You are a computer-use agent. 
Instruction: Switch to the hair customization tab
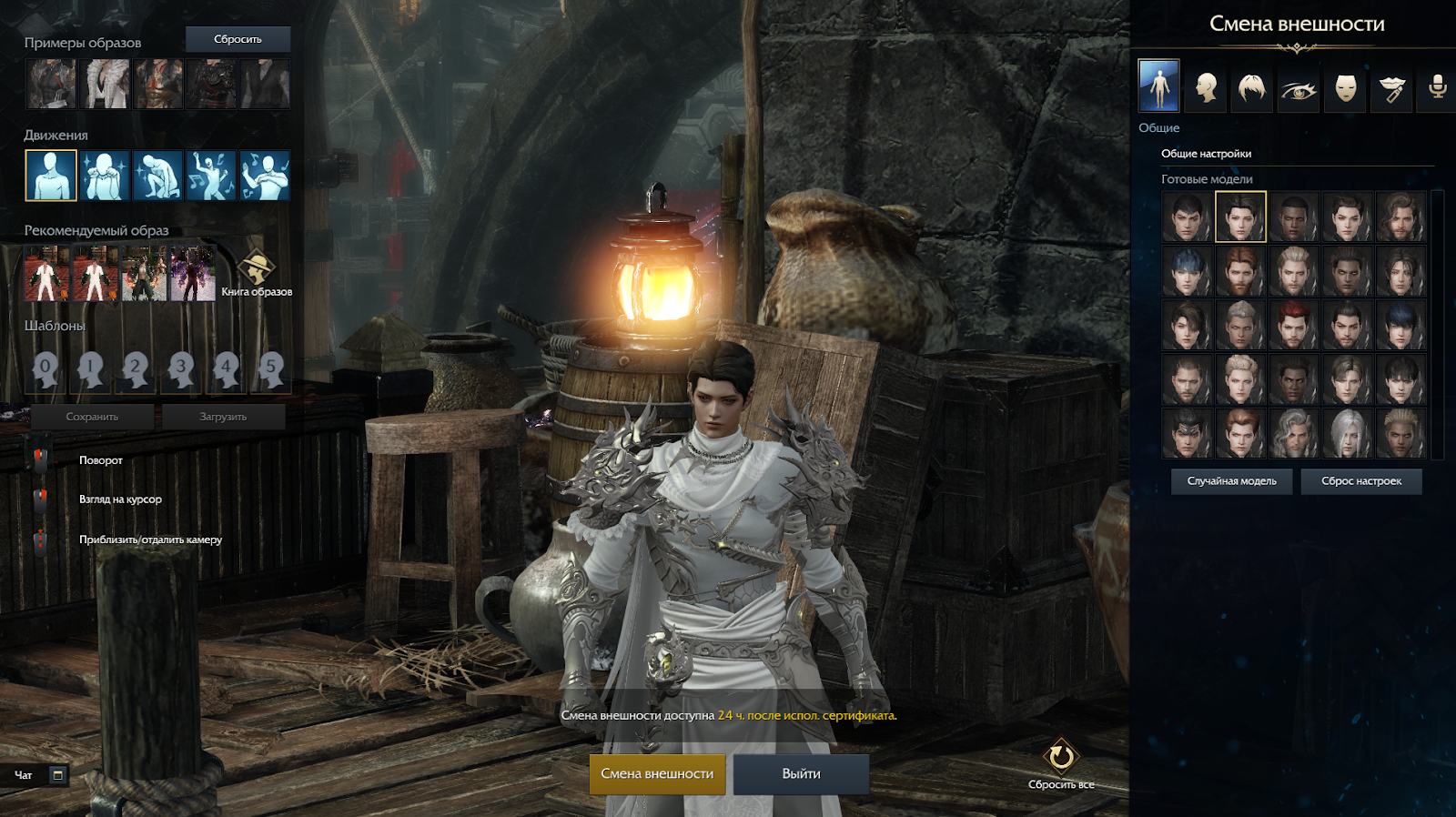tap(1252, 88)
